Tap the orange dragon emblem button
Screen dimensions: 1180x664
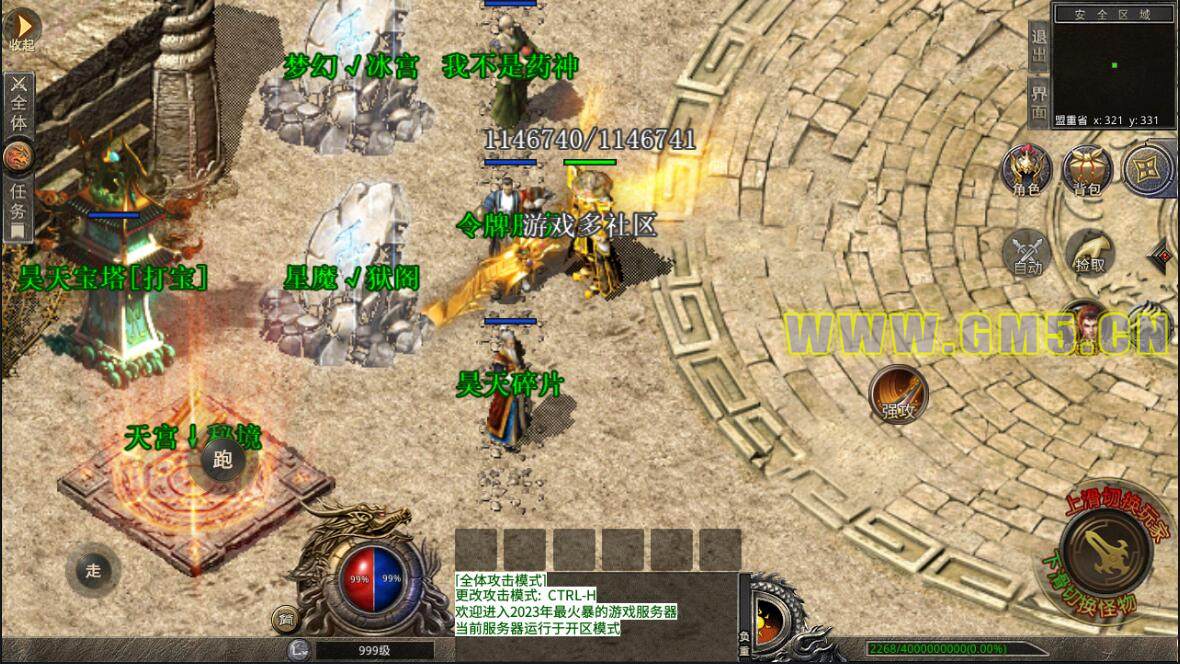[x=19, y=156]
